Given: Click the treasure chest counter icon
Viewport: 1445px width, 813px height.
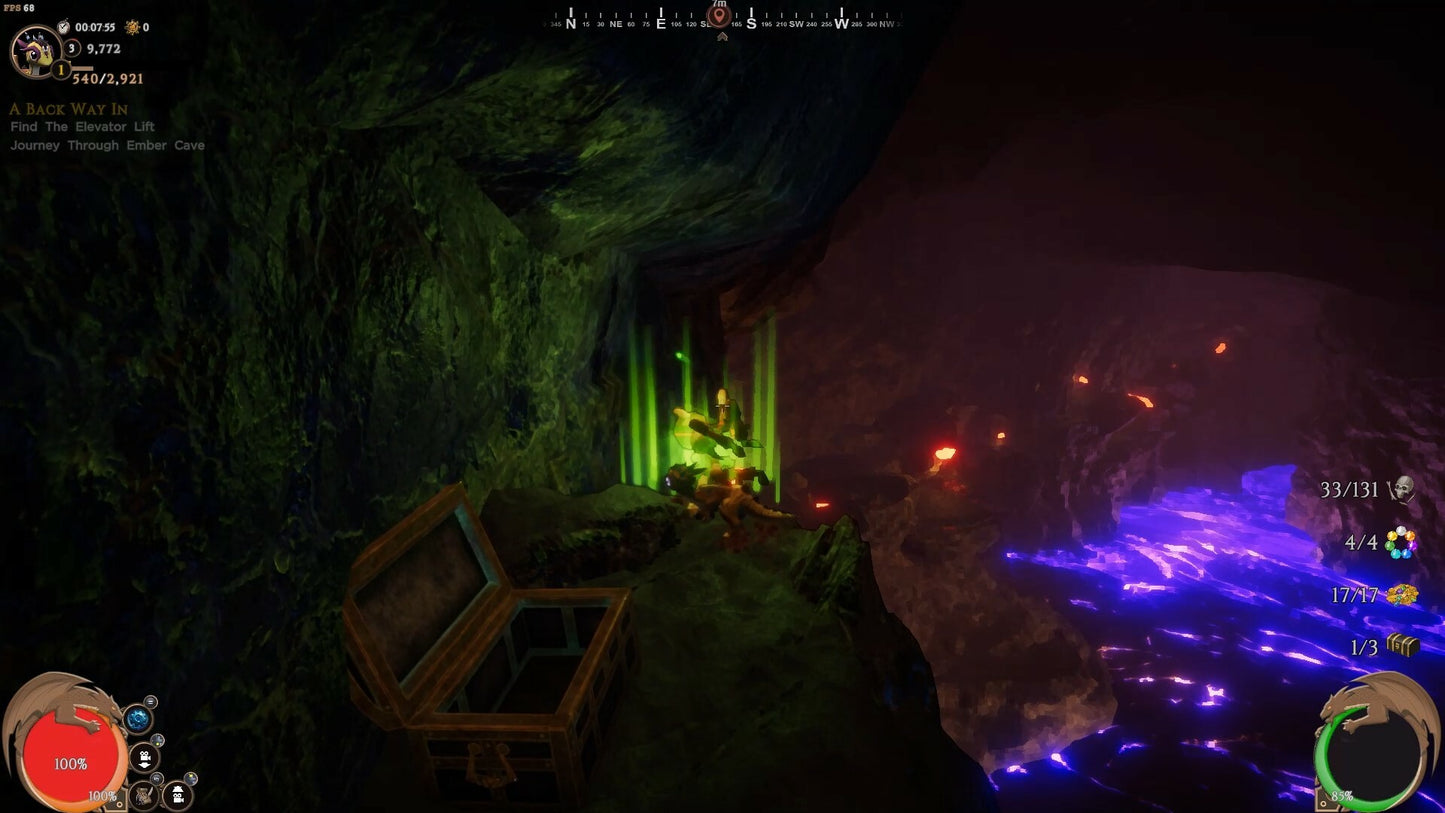Looking at the screenshot, I should pos(1403,646).
